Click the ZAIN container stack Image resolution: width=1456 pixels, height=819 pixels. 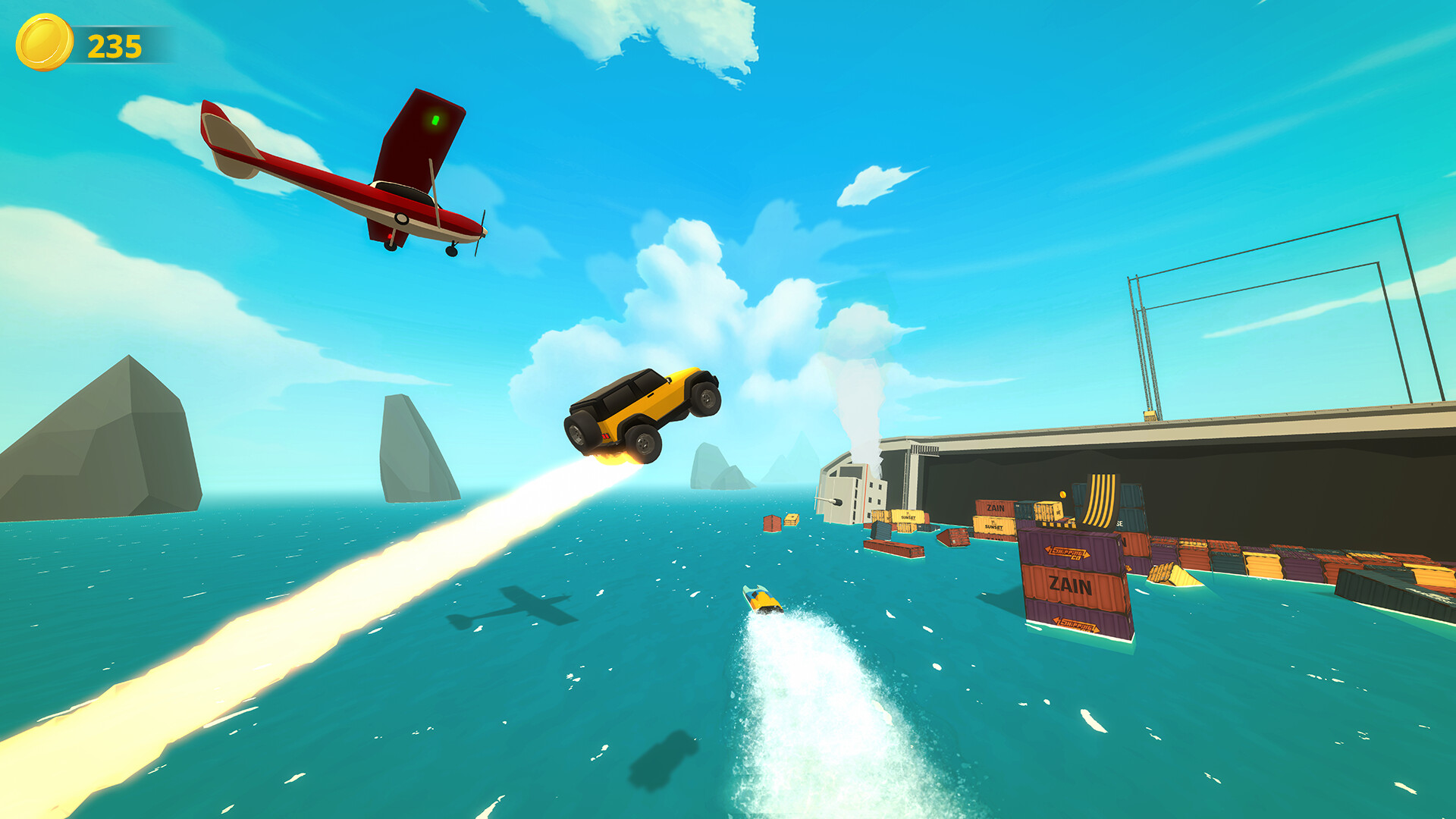(1069, 583)
